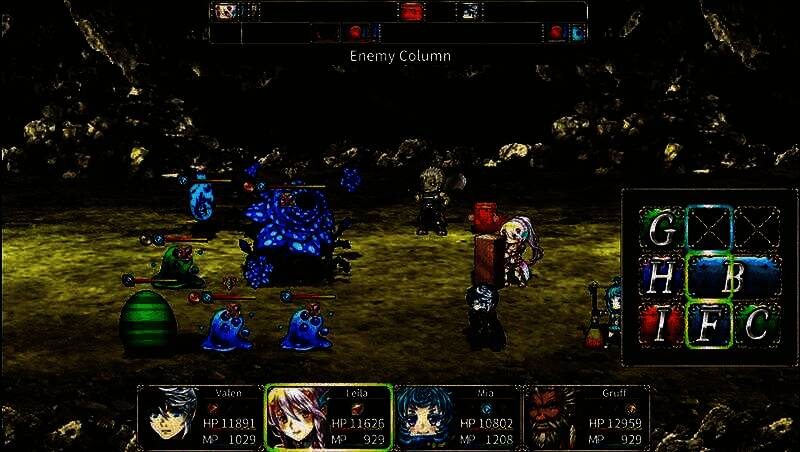Viewport: 800px width, 452px height.
Task: Select the green C grid tile
Action: (x=757, y=325)
